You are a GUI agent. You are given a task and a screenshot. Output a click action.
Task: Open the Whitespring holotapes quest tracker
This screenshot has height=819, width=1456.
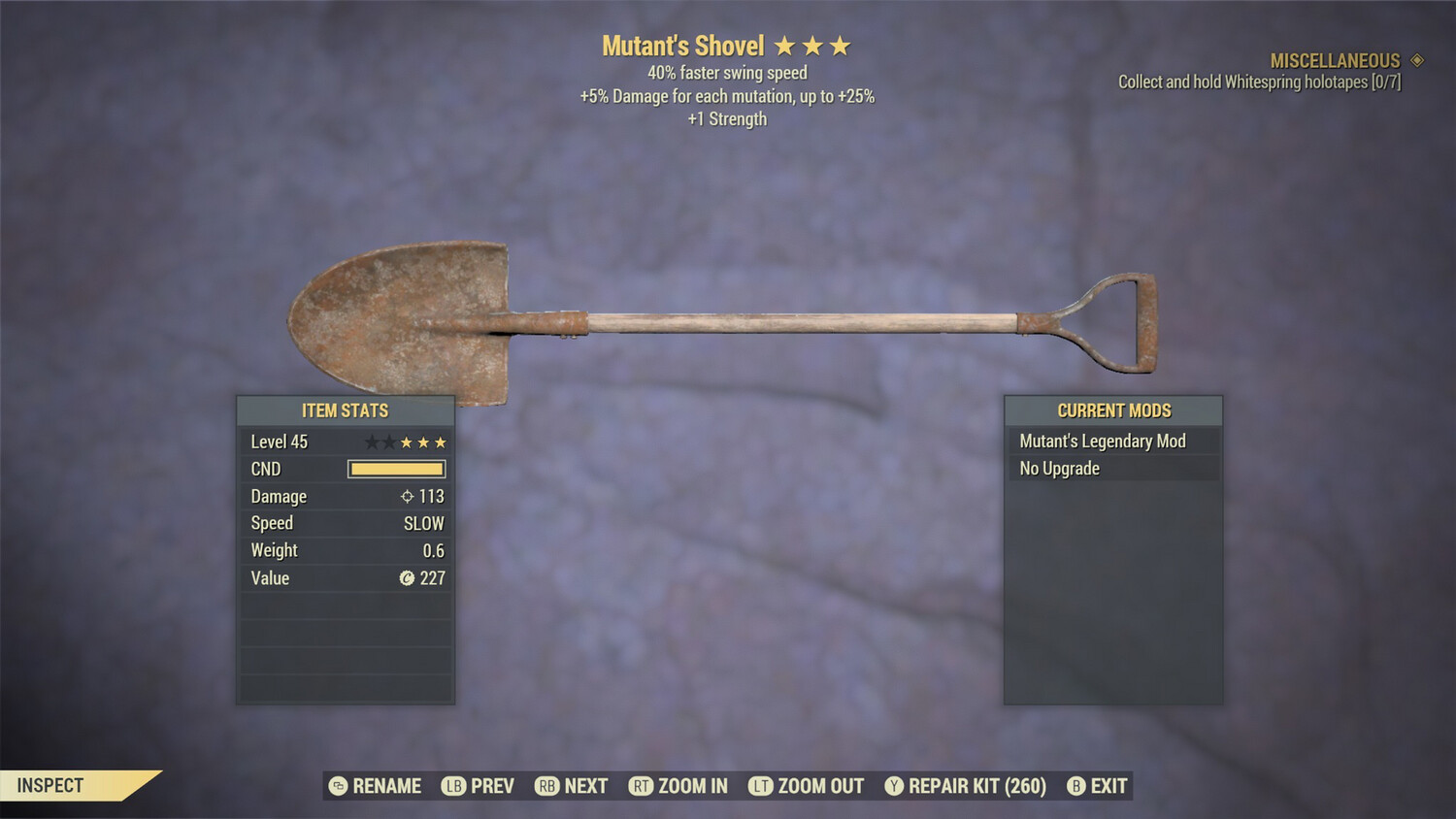1259,82
